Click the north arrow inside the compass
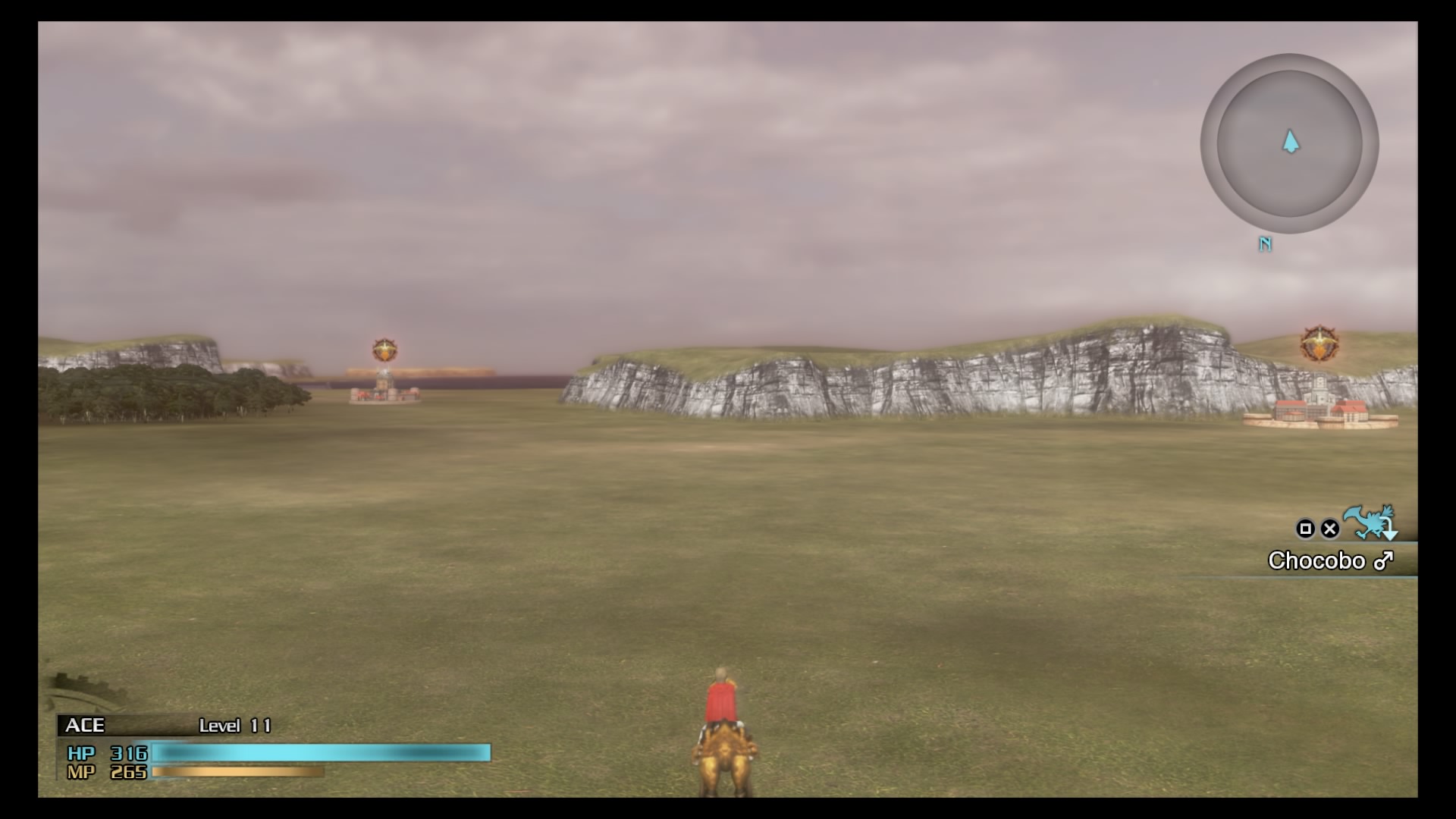Screen dimensions: 1456x819 click(1289, 143)
